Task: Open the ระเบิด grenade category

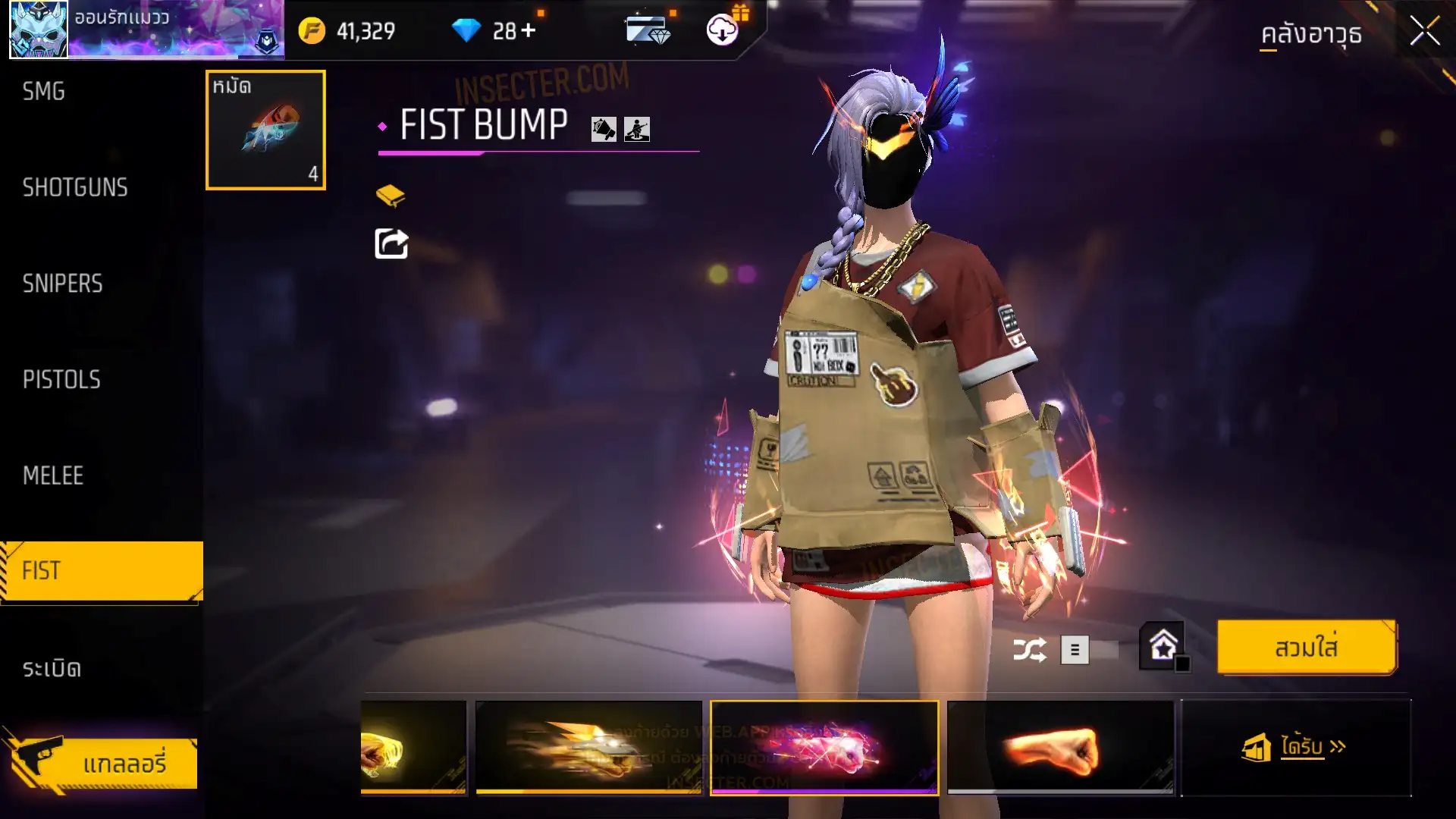Action: [52, 668]
